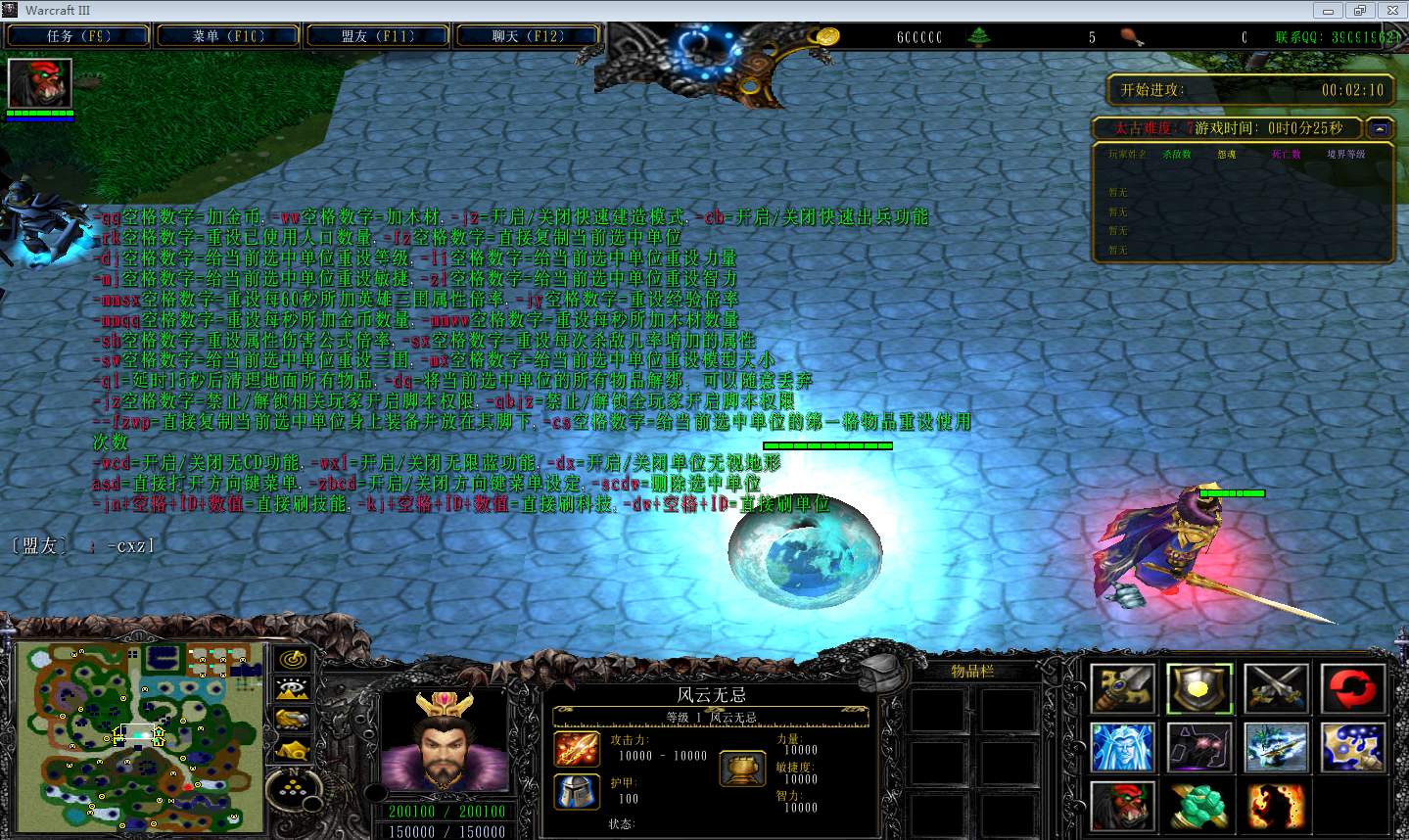Use the blue ice face ability
This screenshot has height=840, width=1409.
[1123, 748]
